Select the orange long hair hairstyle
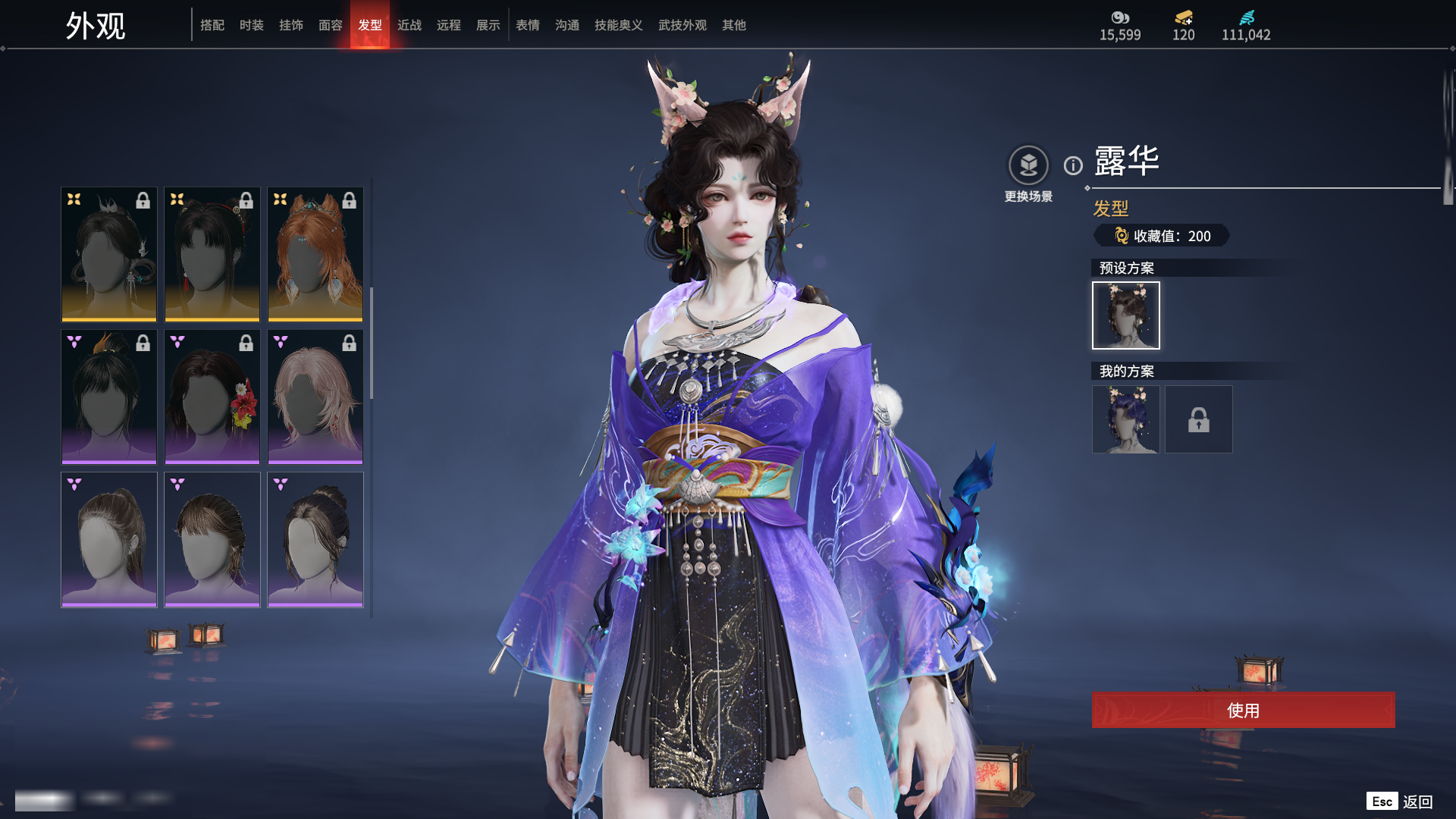Image resolution: width=1456 pixels, height=819 pixels. (x=315, y=254)
